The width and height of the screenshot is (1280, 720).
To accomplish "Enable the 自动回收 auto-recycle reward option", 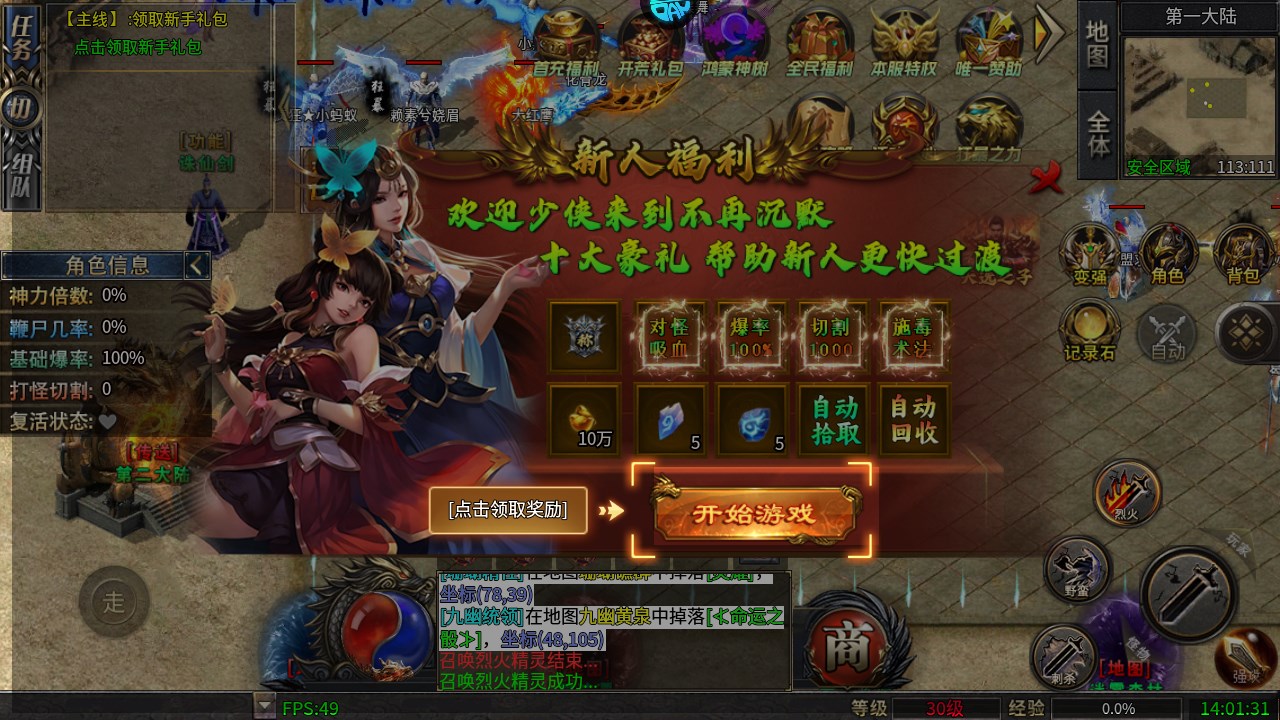I will click(x=912, y=418).
